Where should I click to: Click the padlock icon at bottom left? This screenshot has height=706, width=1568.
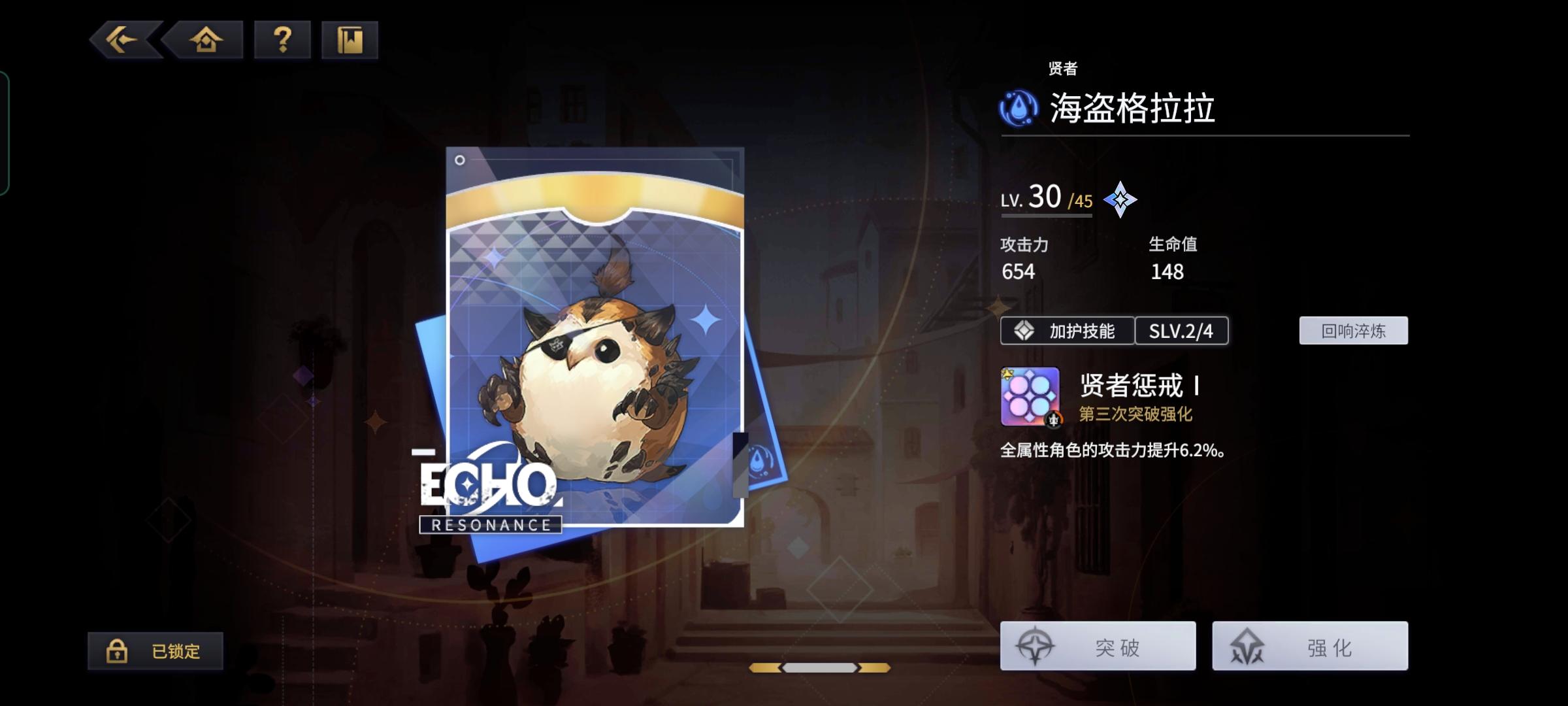click(118, 651)
